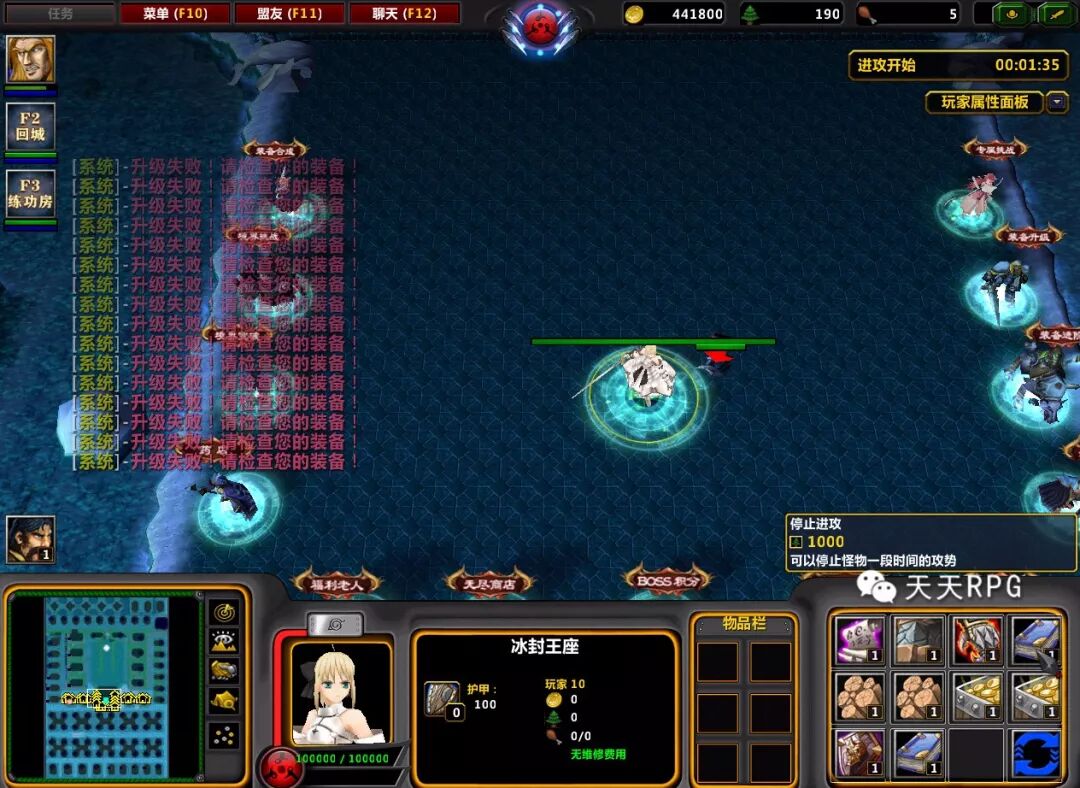Click the leaf headband button above portrait
Viewport: 1080px width, 788px height.
click(x=335, y=624)
